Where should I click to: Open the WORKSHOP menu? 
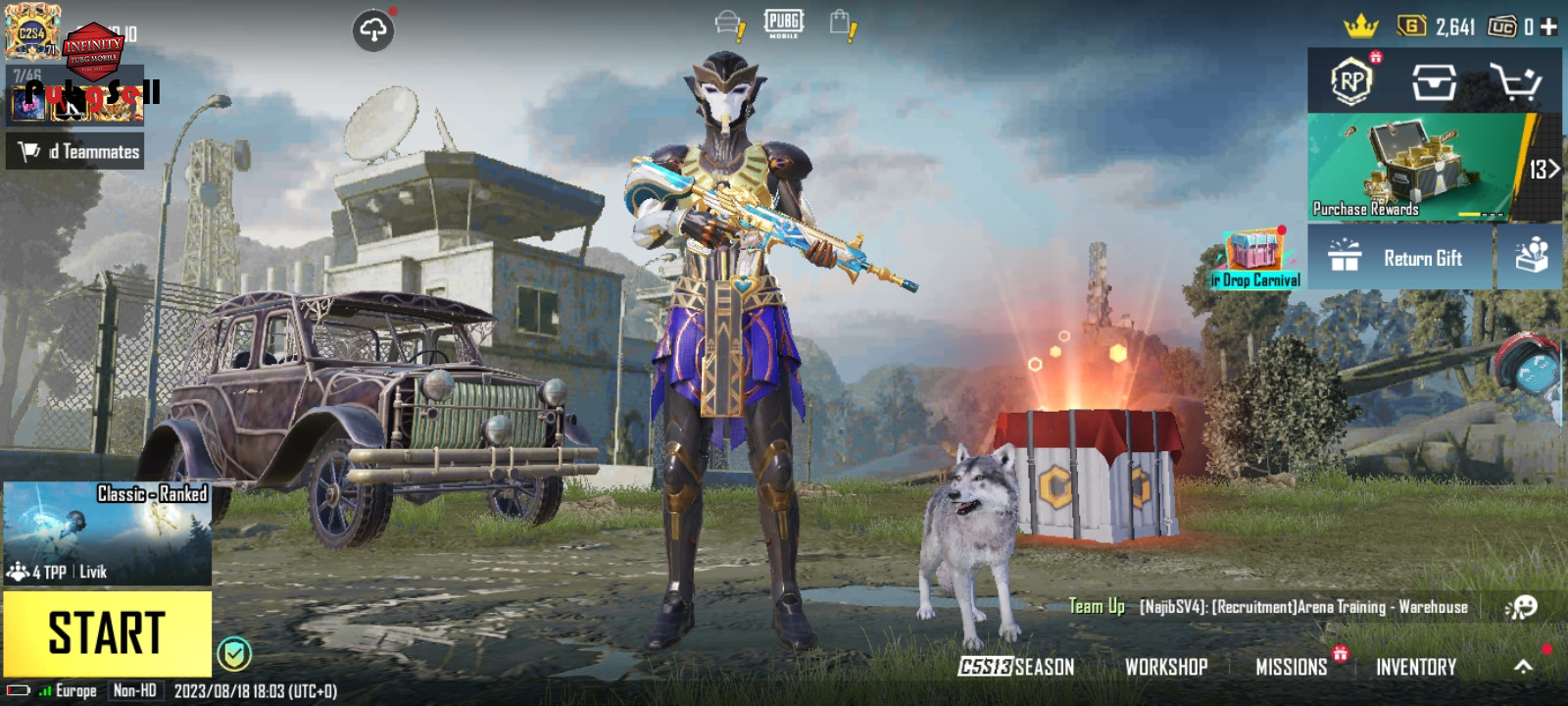pos(1166,667)
